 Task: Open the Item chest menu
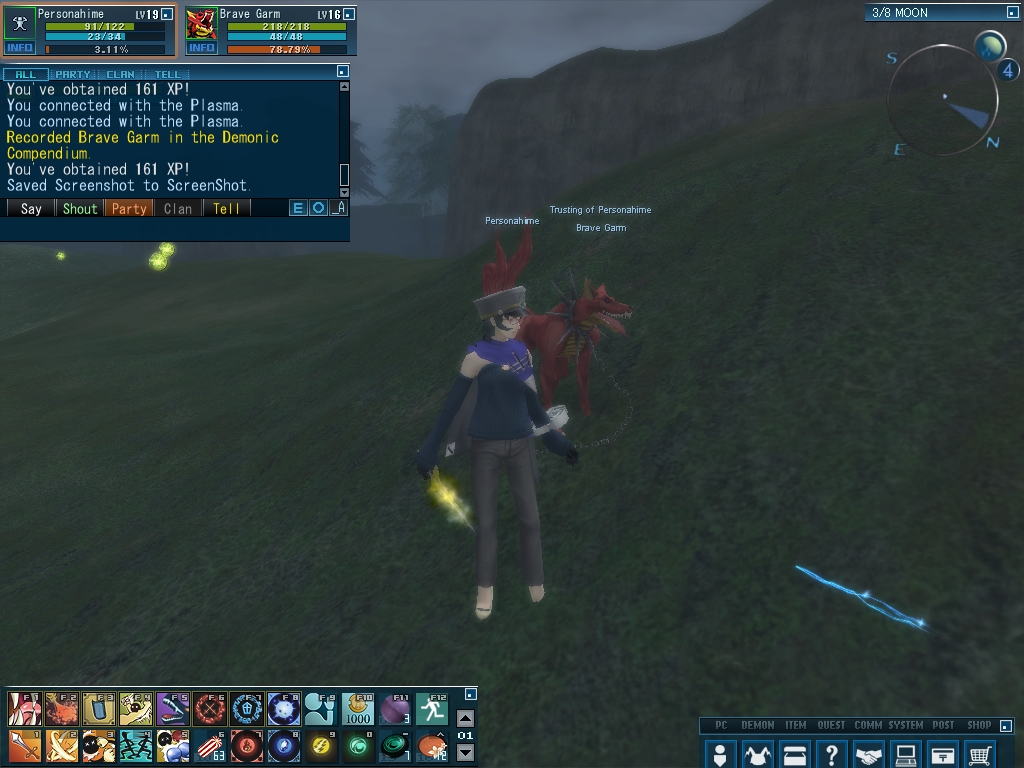point(794,754)
